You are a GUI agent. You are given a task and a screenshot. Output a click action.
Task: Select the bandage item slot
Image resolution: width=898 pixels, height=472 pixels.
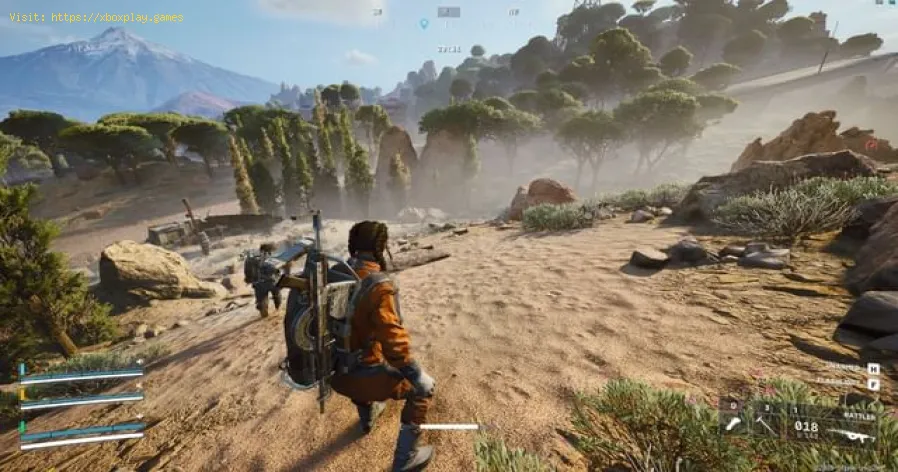733,425
